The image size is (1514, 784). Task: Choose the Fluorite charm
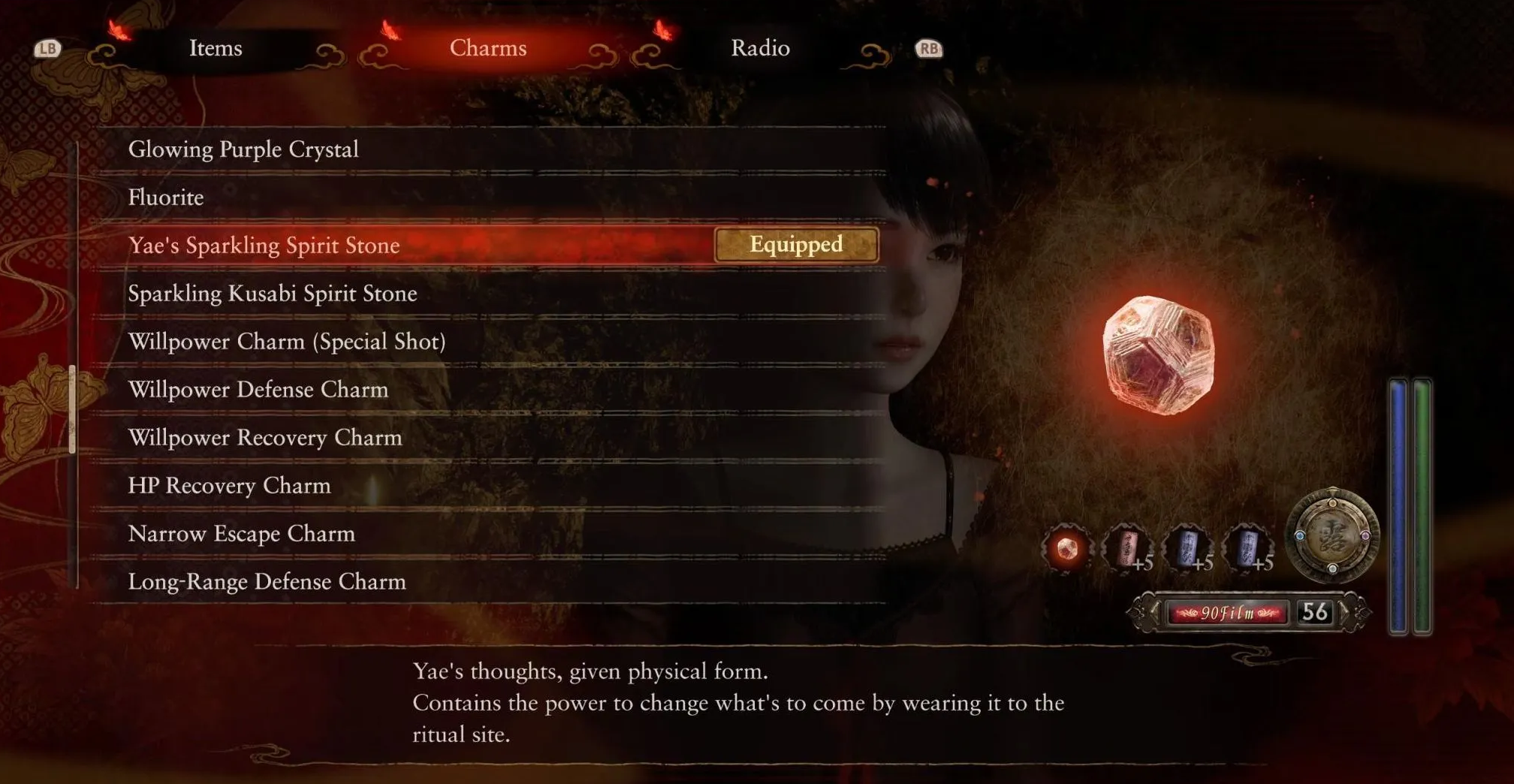click(x=166, y=198)
